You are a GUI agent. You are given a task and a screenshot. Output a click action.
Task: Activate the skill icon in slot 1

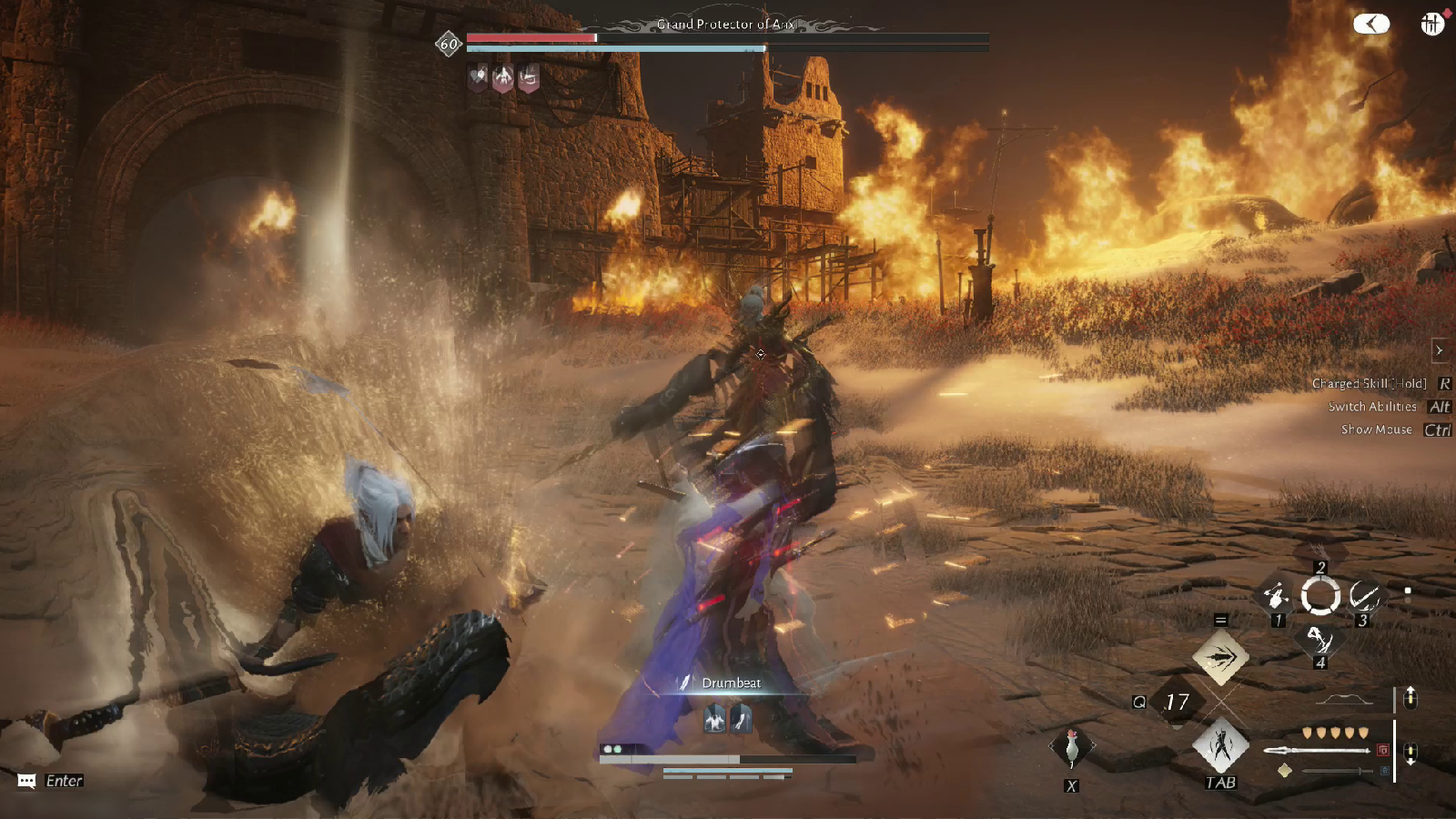coord(1277,597)
